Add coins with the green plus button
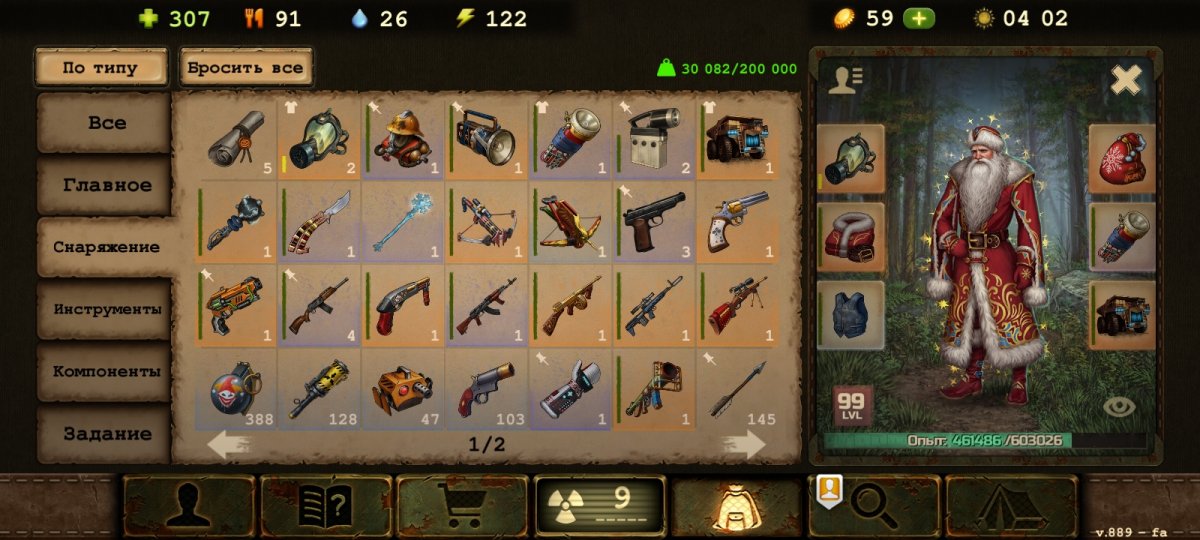This screenshot has width=1200, height=540. pos(919,18)
